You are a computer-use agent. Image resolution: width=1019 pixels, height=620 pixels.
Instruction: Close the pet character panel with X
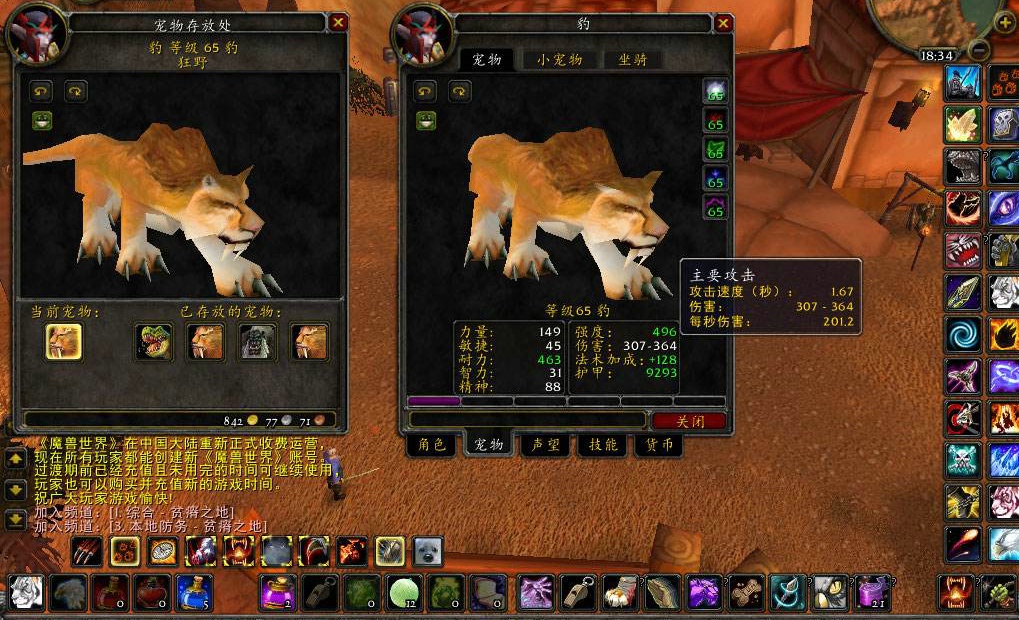724,23
